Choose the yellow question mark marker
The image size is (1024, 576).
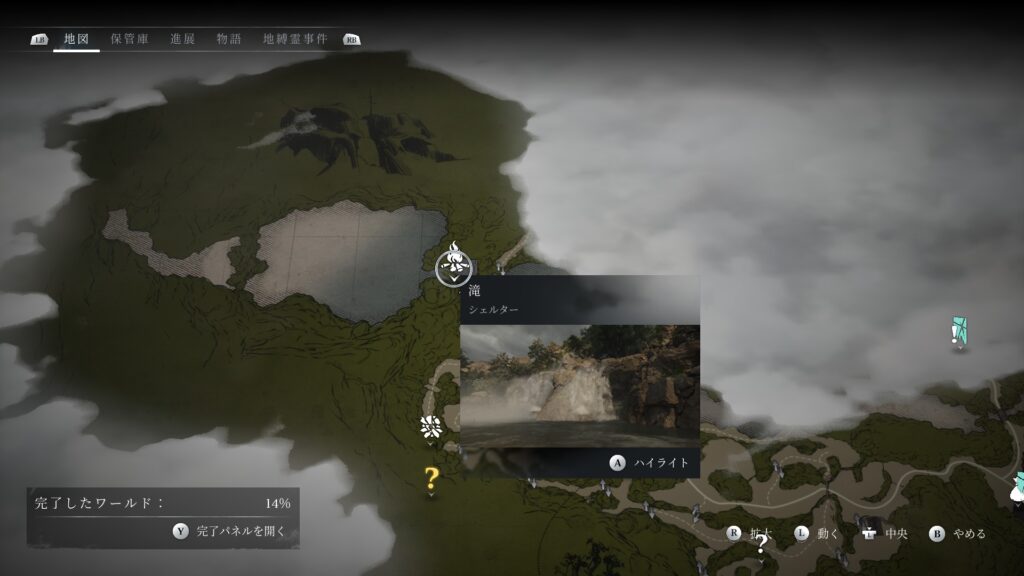(431, 478)
